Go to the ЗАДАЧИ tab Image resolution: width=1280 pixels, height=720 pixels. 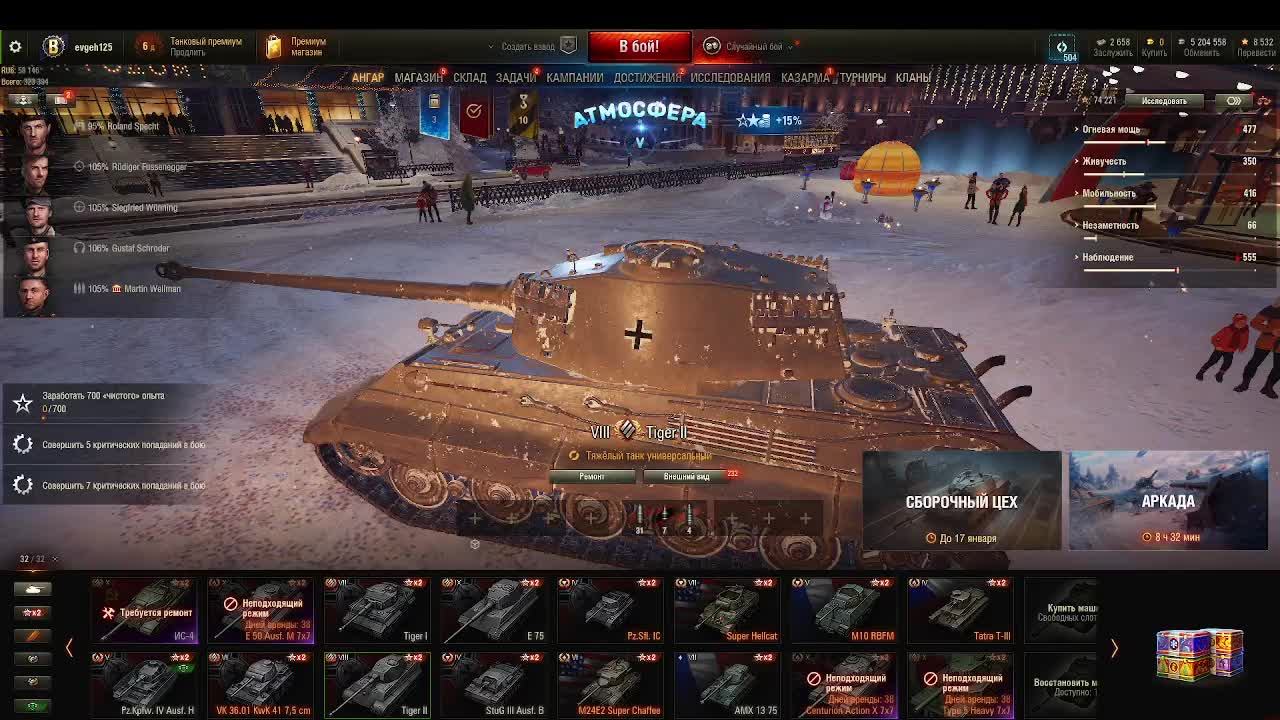coord(516,77)
